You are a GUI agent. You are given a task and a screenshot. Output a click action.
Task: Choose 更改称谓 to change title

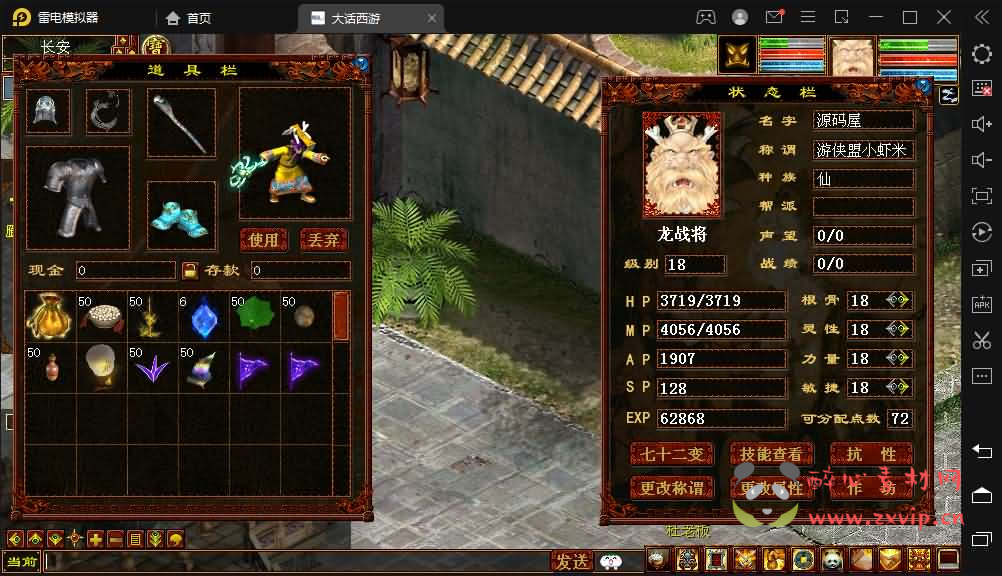tap(672, 488)
